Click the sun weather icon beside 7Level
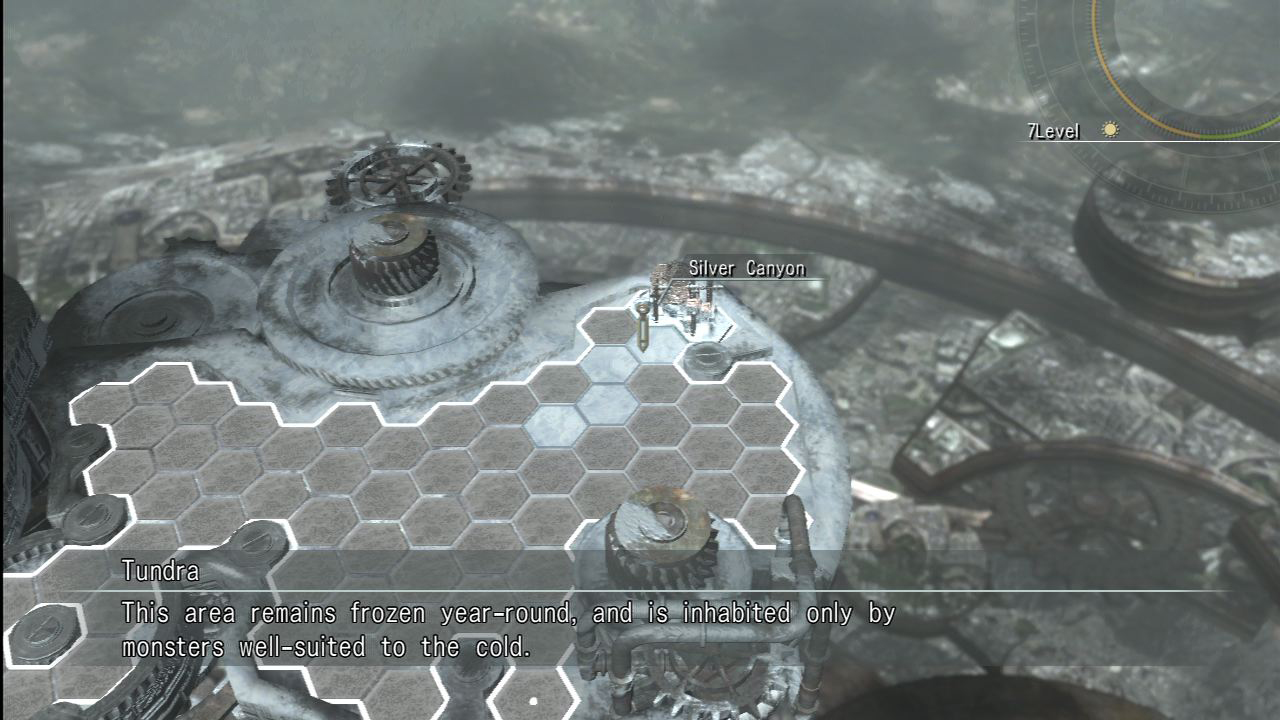Viewport: 1280px width, 720px height. click(1110, 130)
